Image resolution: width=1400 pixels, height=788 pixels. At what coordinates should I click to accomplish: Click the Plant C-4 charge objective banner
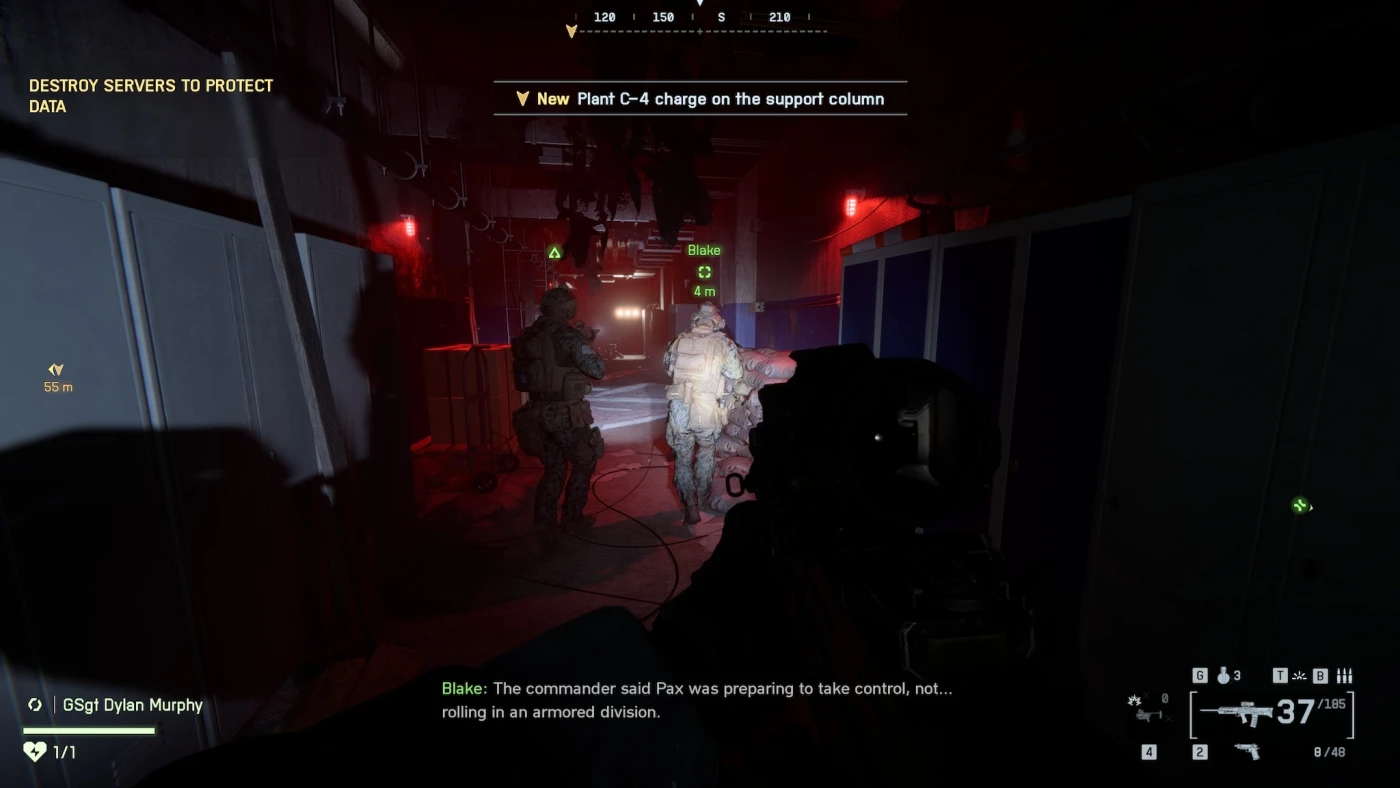(x=700, y=99)
